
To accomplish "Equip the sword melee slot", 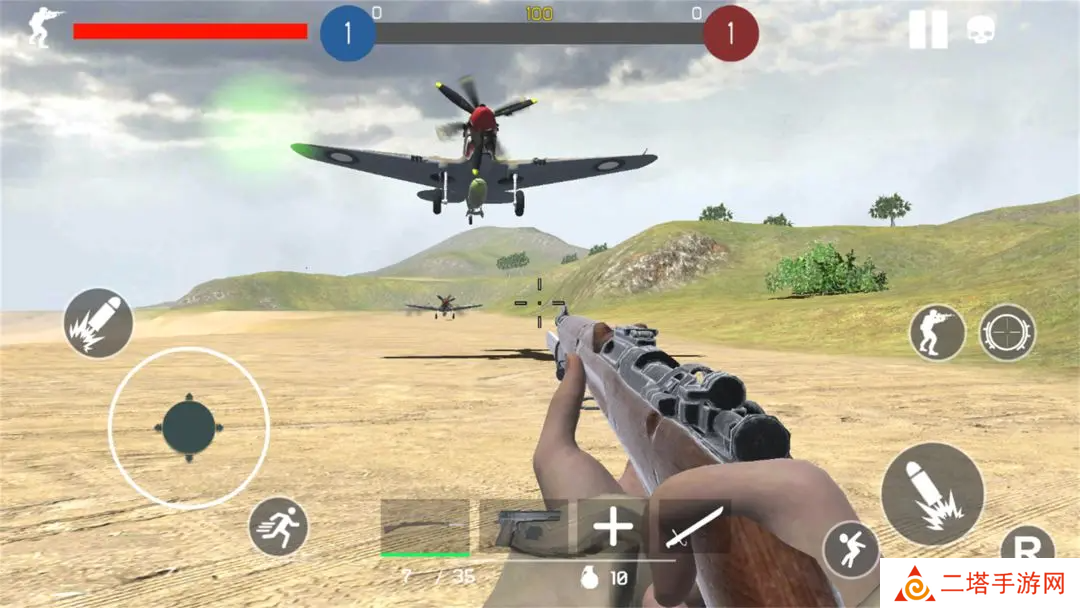I will coord(695,526).
